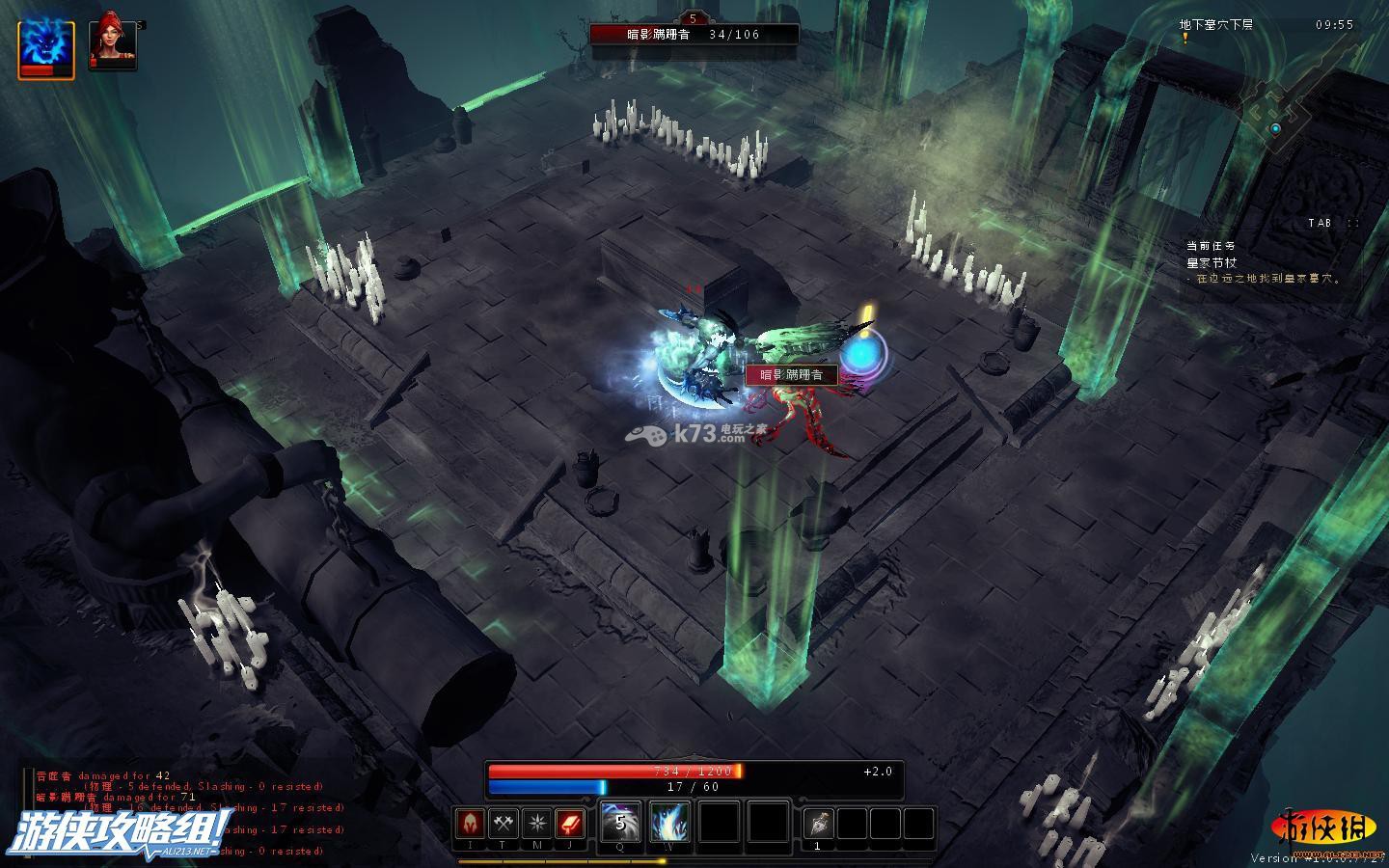Activate the whirlwind slash skill on Q
1389x868 pixels.
click(x=620, y=824)
